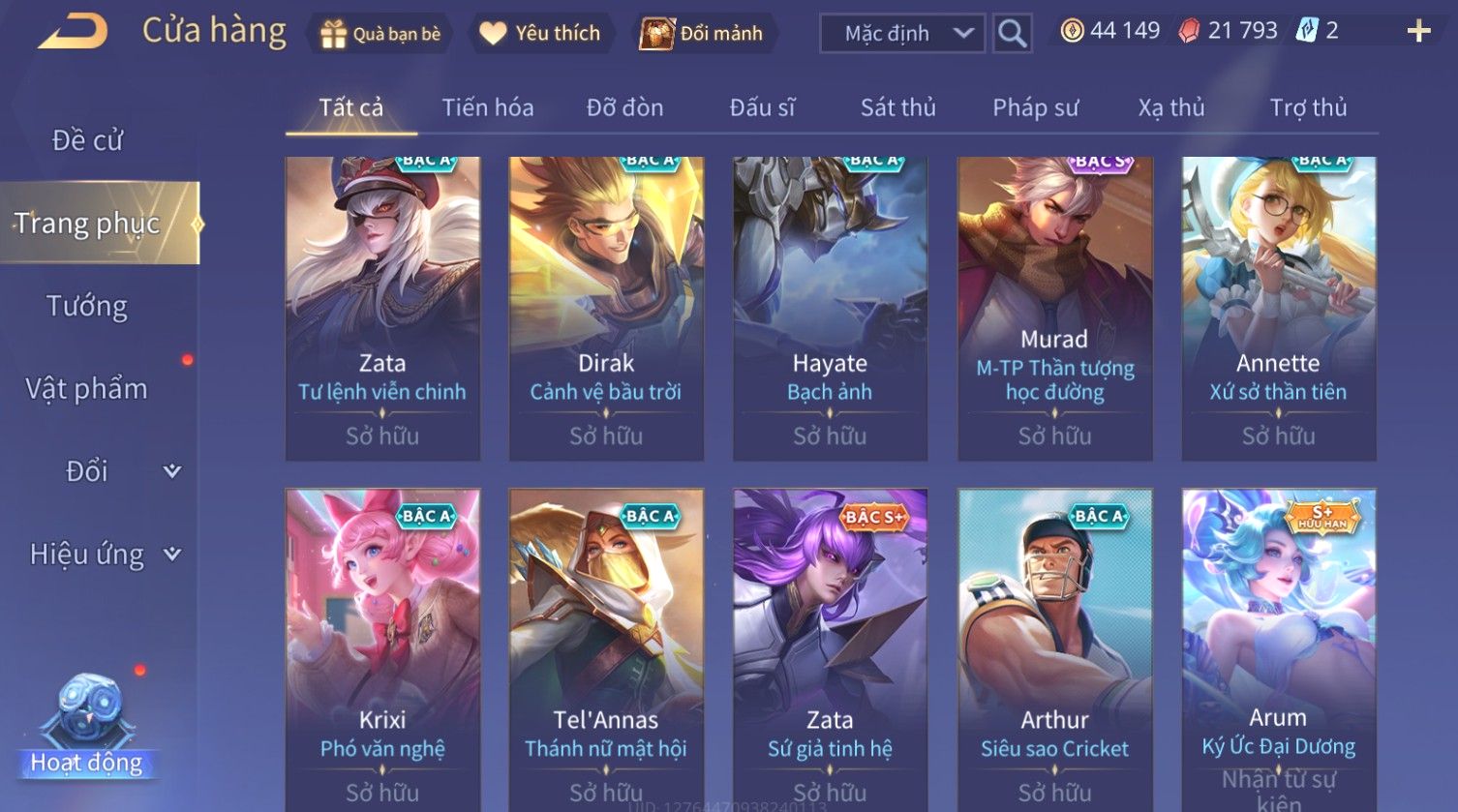Expand the Hiệu ứng submenu
1458x812 pixels.
[x=102, y=555]
